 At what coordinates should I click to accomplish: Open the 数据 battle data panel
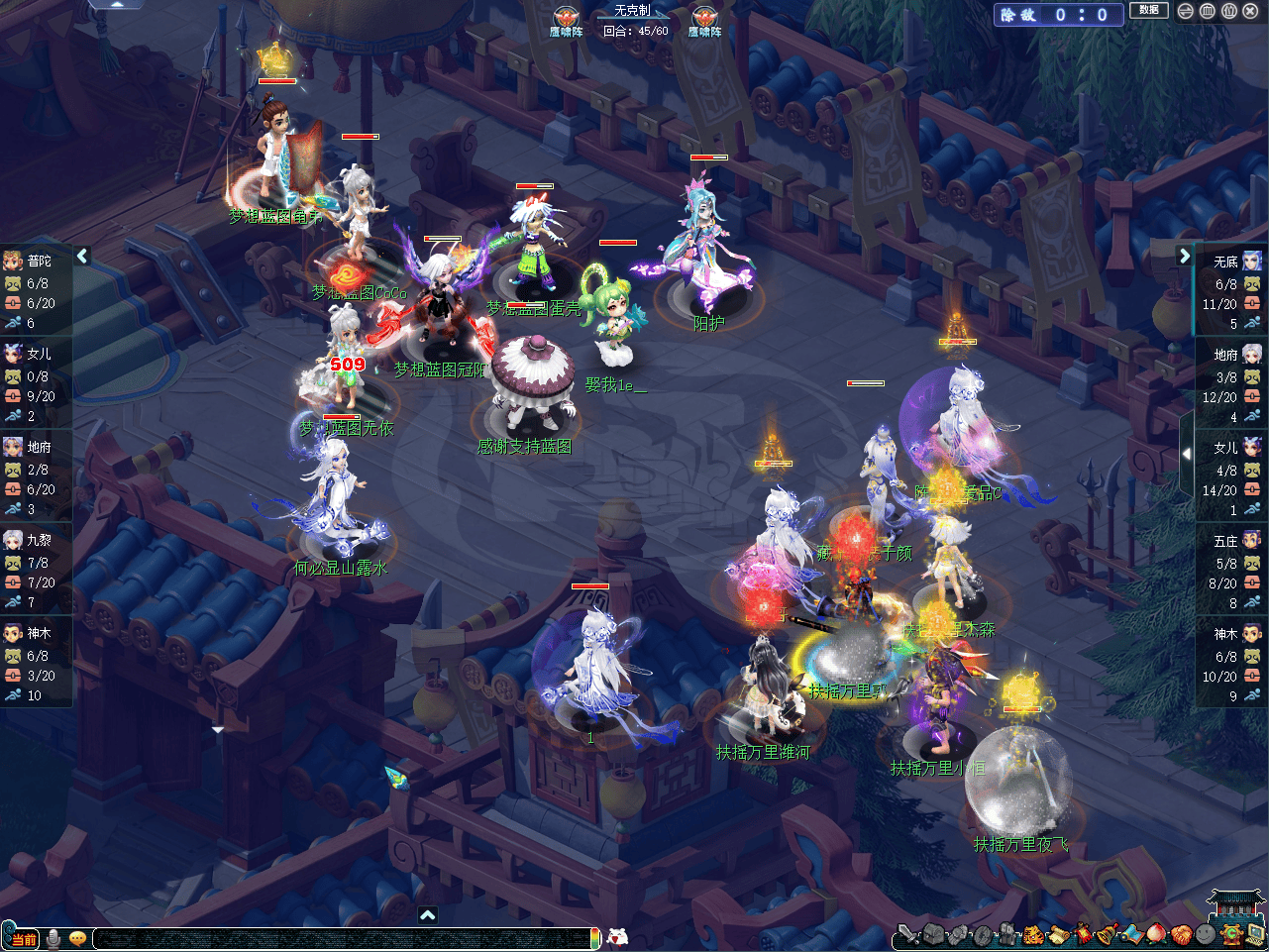1148,11
